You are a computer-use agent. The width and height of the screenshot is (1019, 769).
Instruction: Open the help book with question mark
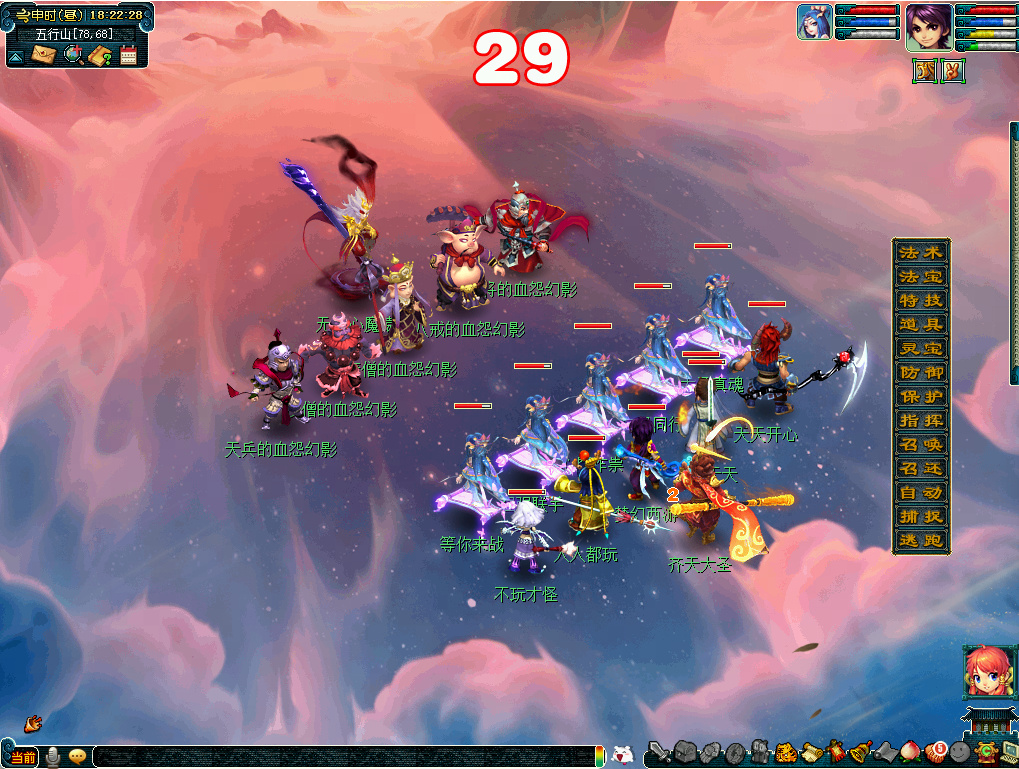pos(99,55)
